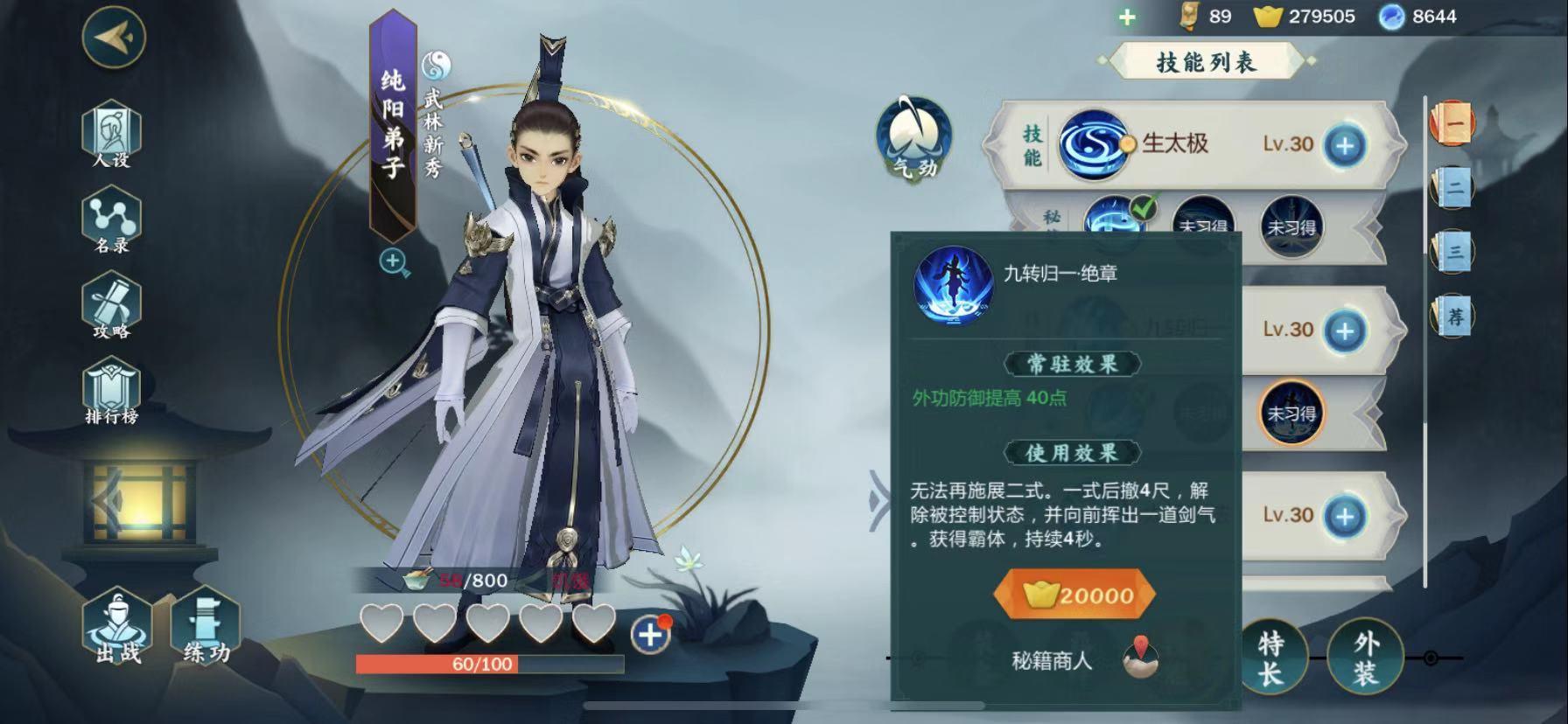Locate the 秘籍商人 merchant map pin
This screenshot has height=724, width=1568.
(1140, 659)
